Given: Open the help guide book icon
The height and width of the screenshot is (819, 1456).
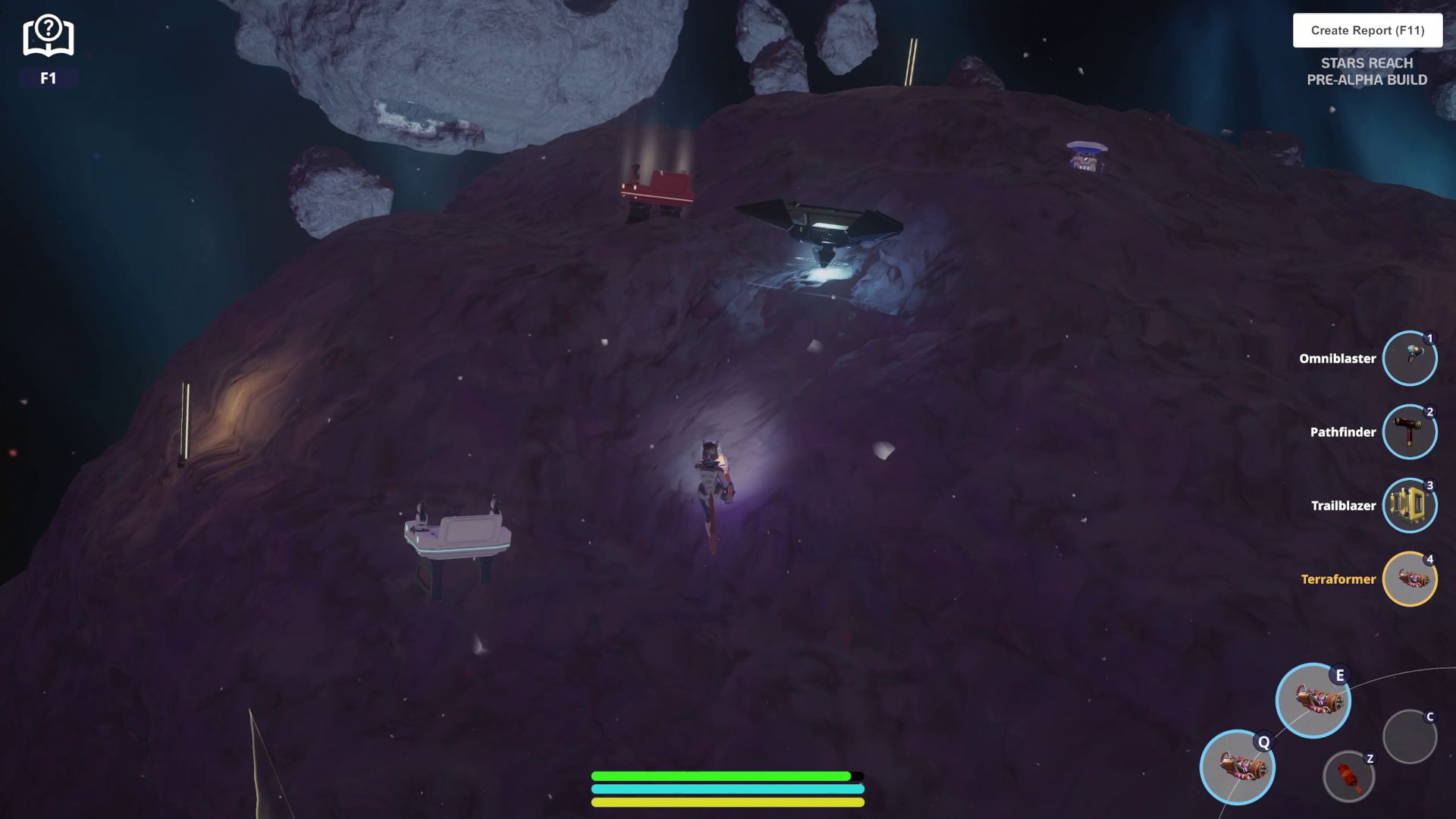Looking at the screenshot, I should coord(48,36).
